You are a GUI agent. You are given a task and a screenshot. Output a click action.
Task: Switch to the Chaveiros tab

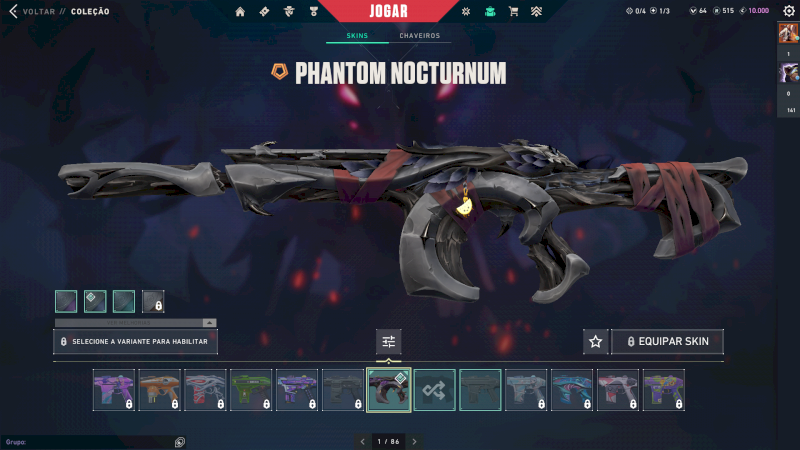[419, 36]
